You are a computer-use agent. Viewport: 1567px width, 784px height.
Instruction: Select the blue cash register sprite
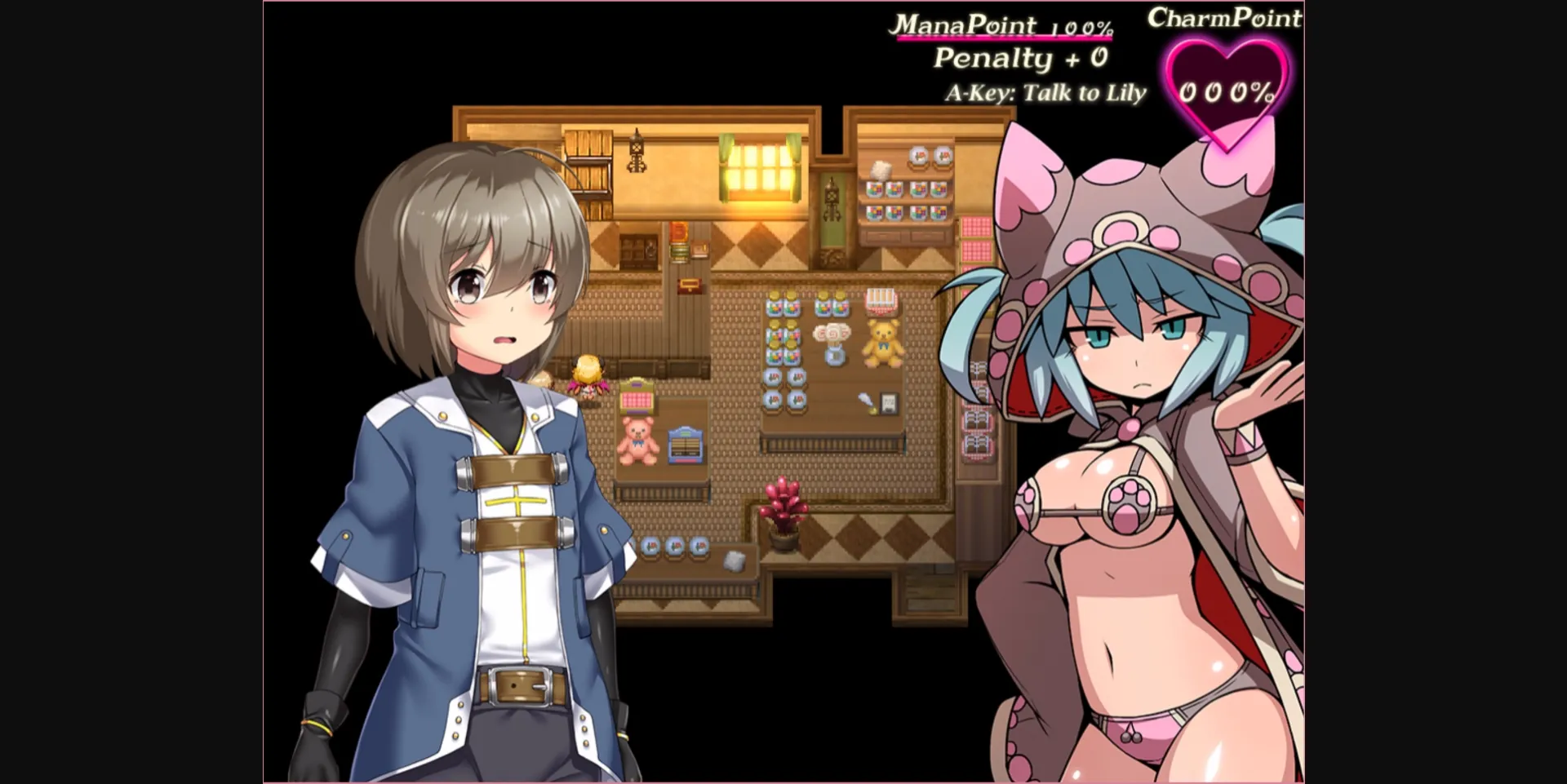point(686,444)
